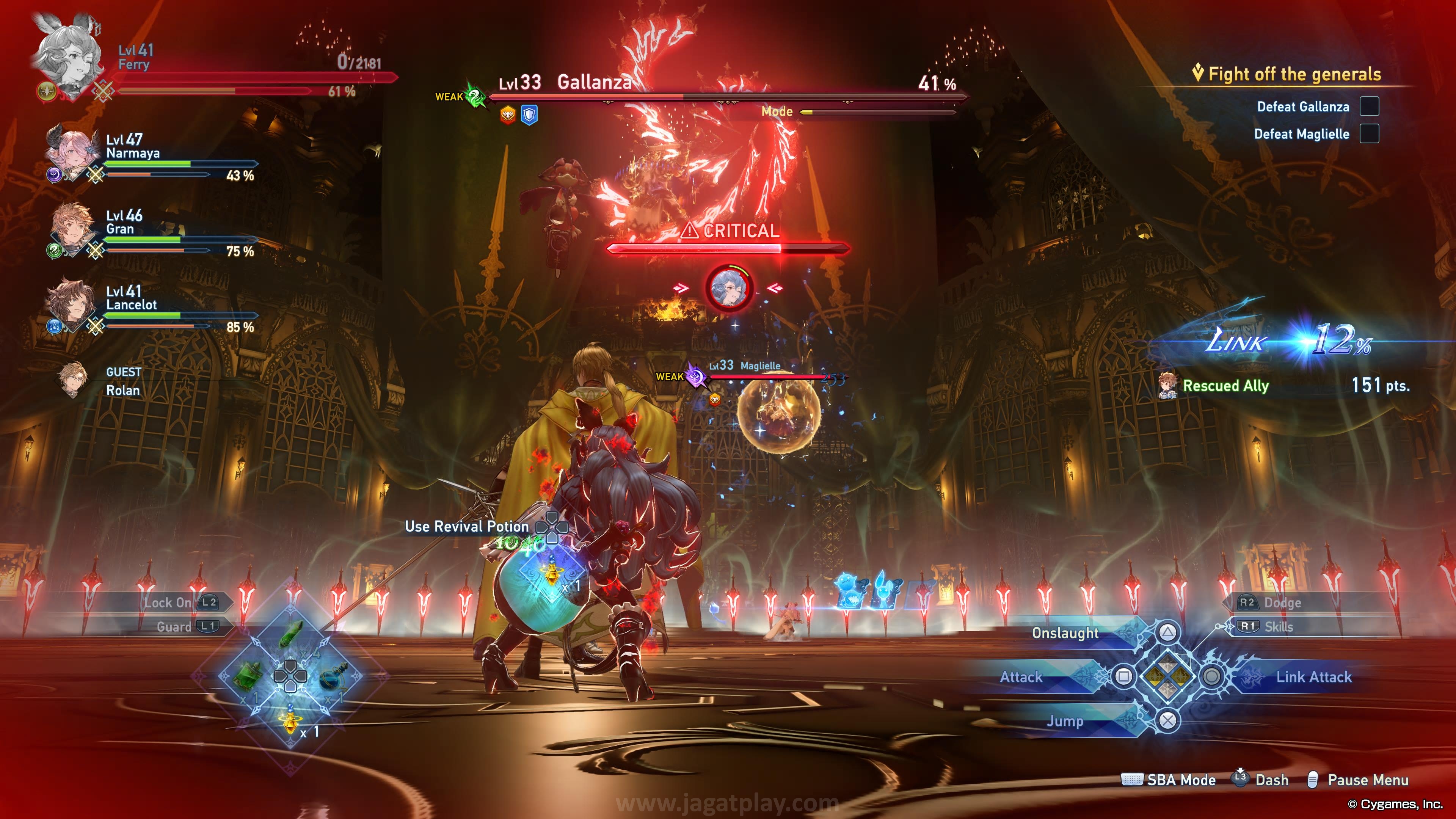Image resolution: width=1456 pixels, height=819 pixels.
Task: Choose the Attack action
Action: pyautogui.click(x=1021, y=676)
